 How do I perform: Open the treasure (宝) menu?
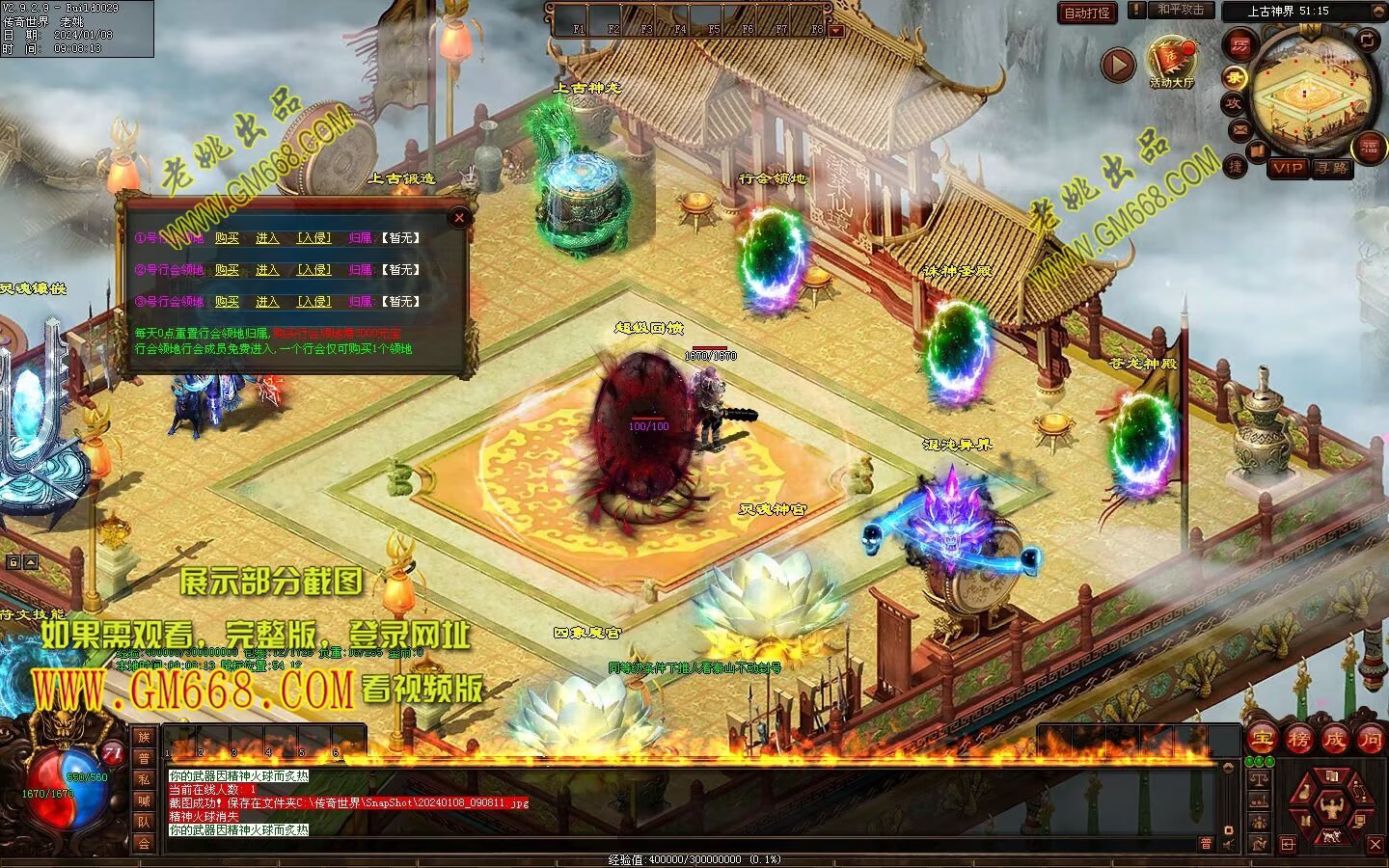tap(1262, 740)
